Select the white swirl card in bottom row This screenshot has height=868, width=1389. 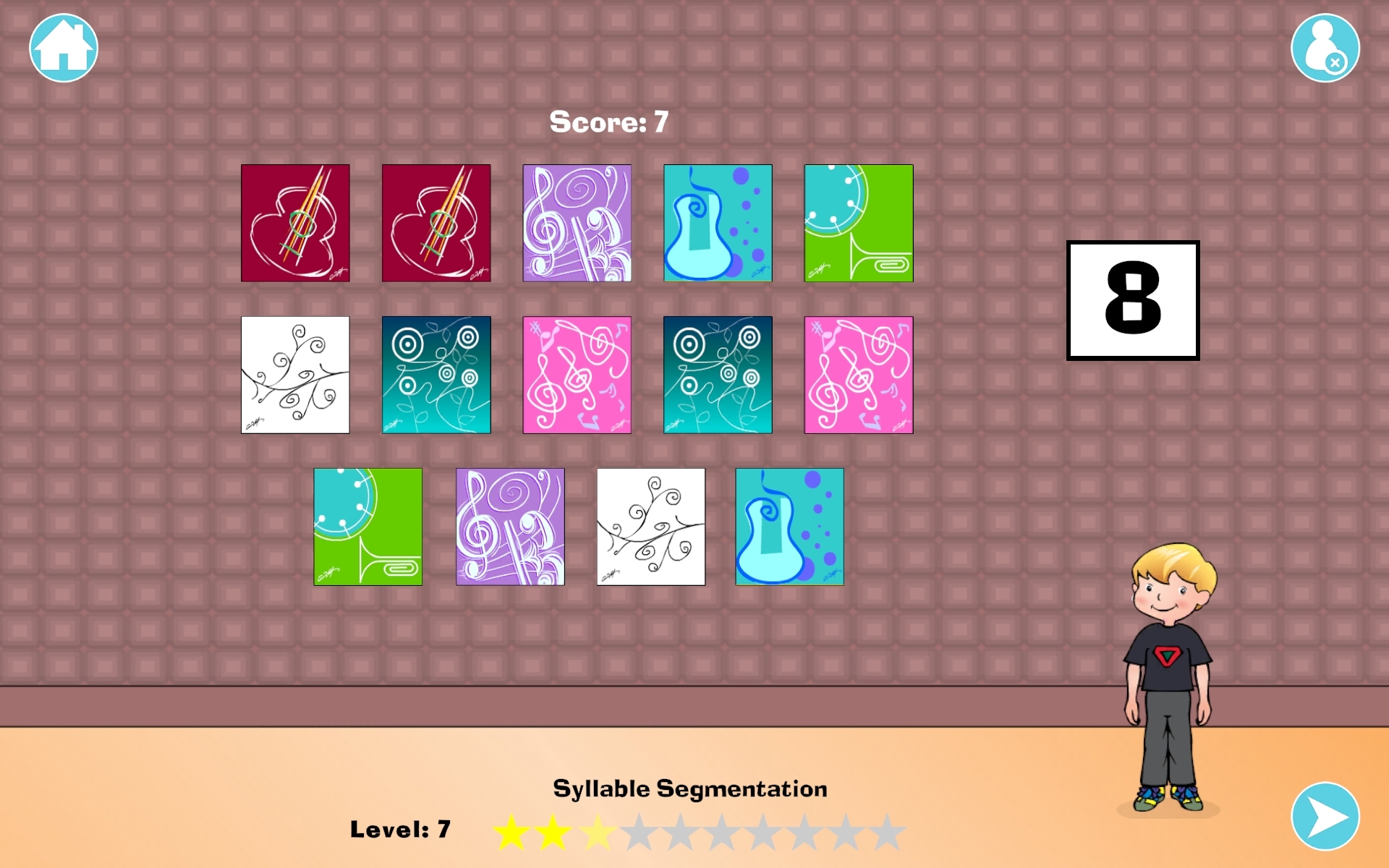650,527
